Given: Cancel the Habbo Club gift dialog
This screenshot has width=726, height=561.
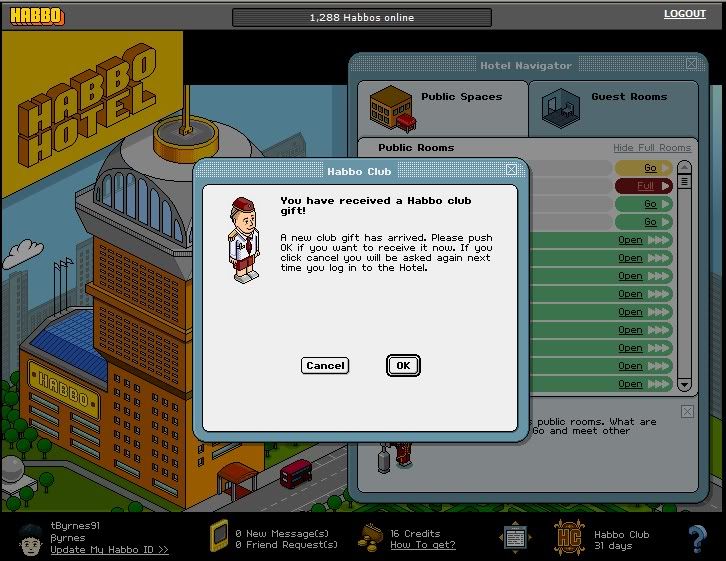Looking at the screenshot, I should tap(325, 366).
